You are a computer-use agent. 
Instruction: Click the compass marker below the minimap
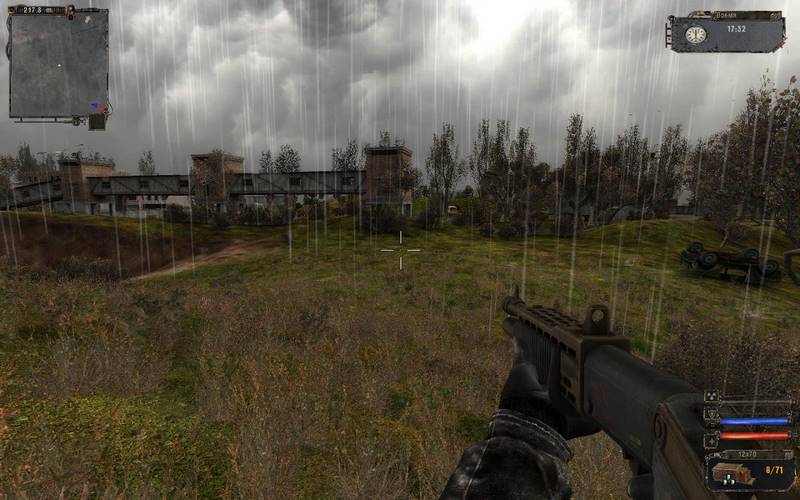[96, 121]
